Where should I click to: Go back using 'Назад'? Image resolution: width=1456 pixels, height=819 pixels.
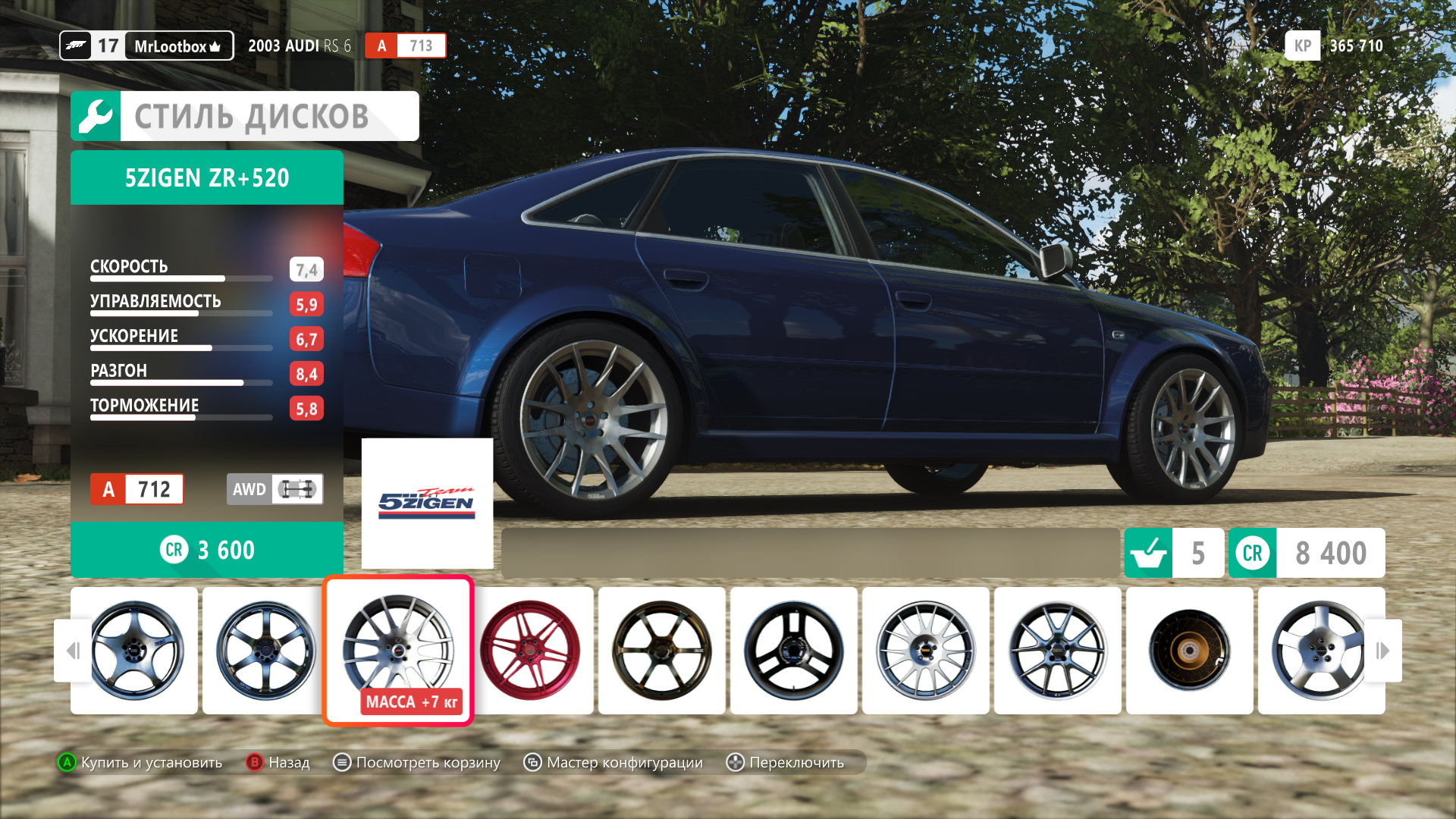[278, 762]
